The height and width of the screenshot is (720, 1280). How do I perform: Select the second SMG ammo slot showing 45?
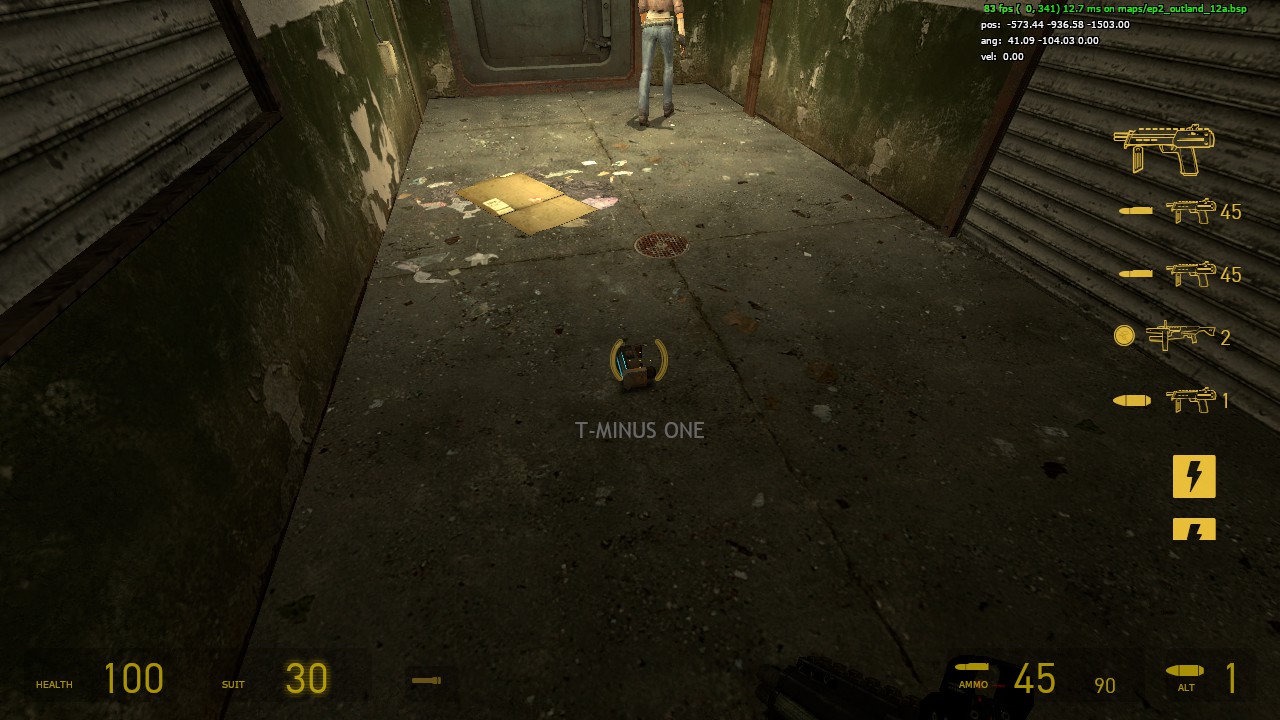[1190, 273]
